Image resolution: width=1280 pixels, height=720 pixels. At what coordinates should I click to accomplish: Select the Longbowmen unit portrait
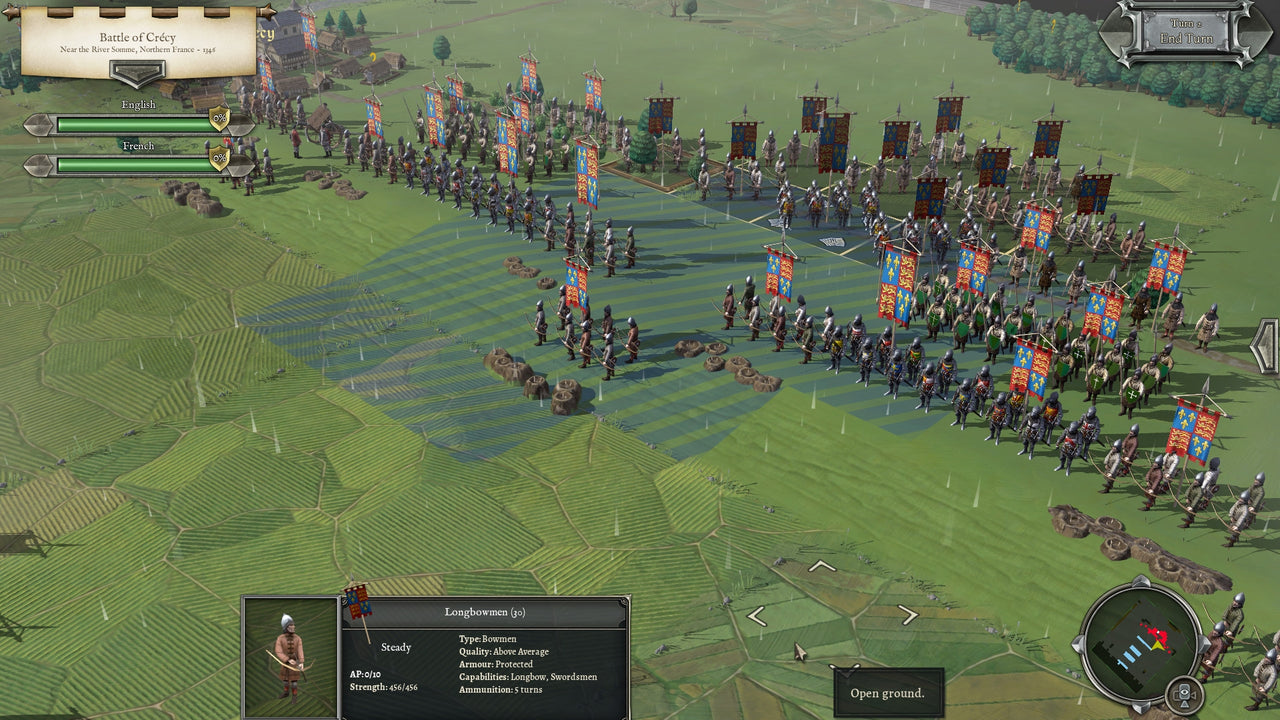(290, 657)
